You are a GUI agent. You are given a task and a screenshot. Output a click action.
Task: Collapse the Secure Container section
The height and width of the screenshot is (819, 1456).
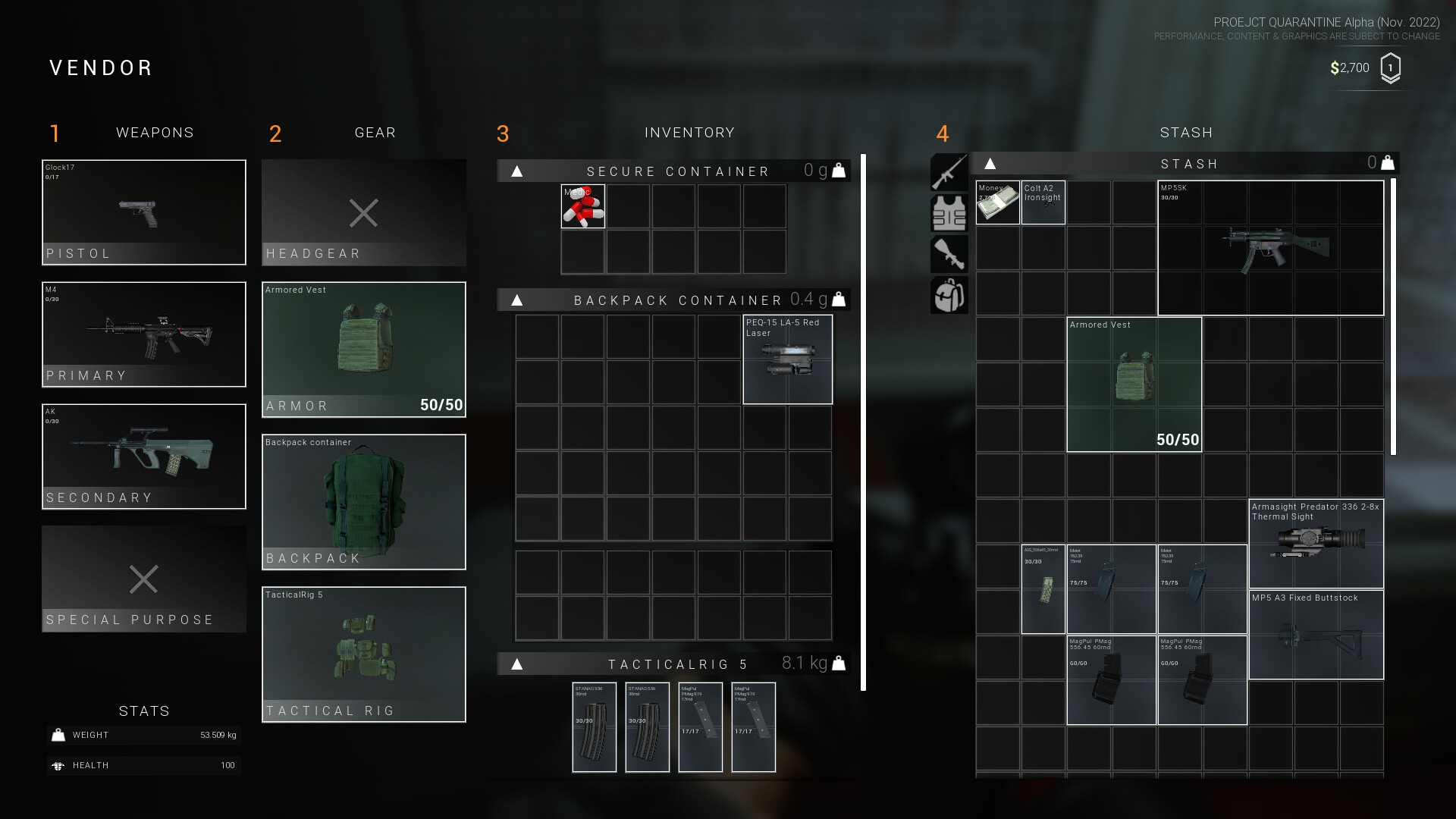[x=516, y=171]
